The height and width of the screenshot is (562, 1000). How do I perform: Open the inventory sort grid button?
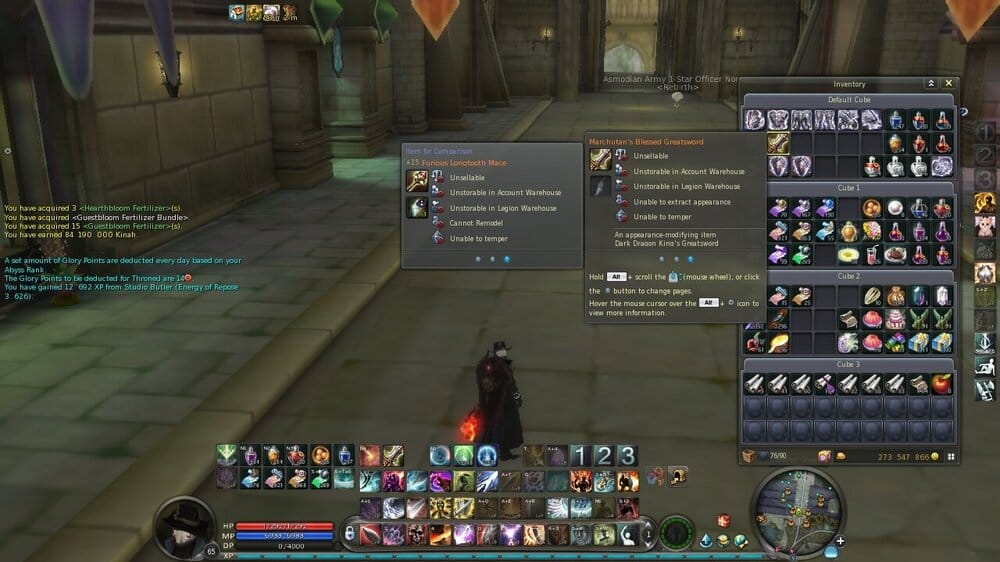click(x=951, y=457)
